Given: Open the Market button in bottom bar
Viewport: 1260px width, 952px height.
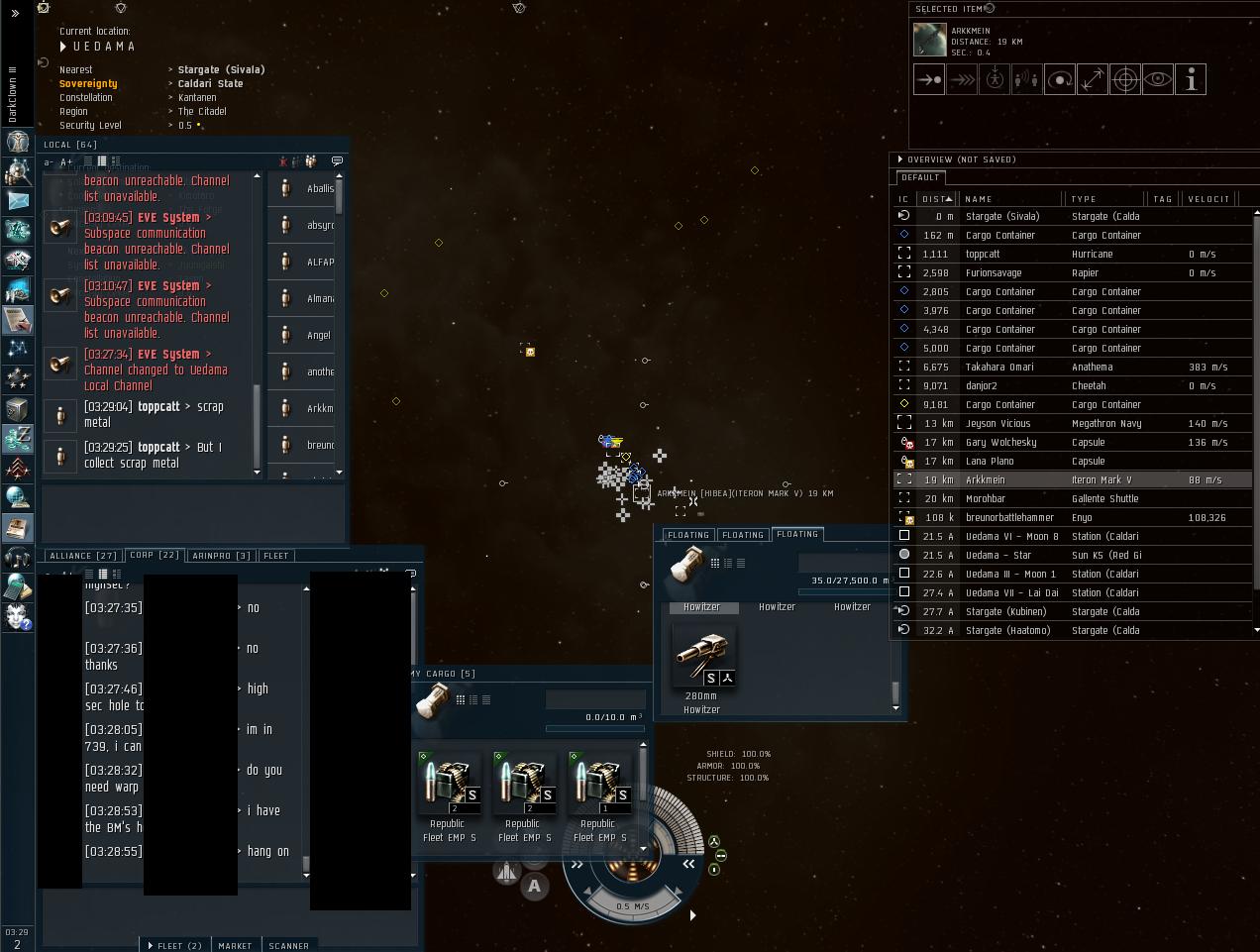Looking at the screenshot, I should pyautogui.click(x=235, y=945).
